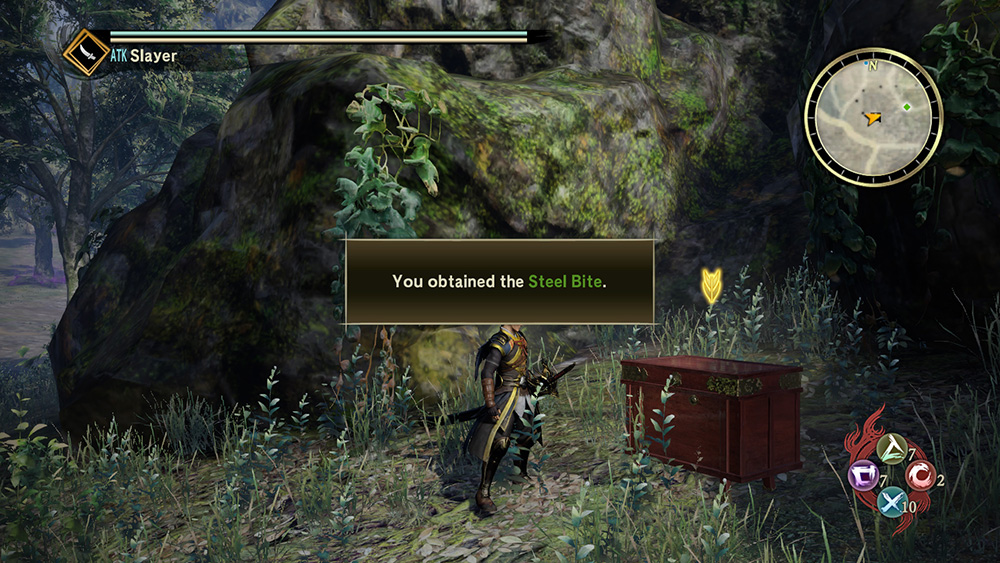The width and height of the screenshot is (1000, 563).
Task: Dismiss the Steel Bite obtained message
Action: click(499, 282)
